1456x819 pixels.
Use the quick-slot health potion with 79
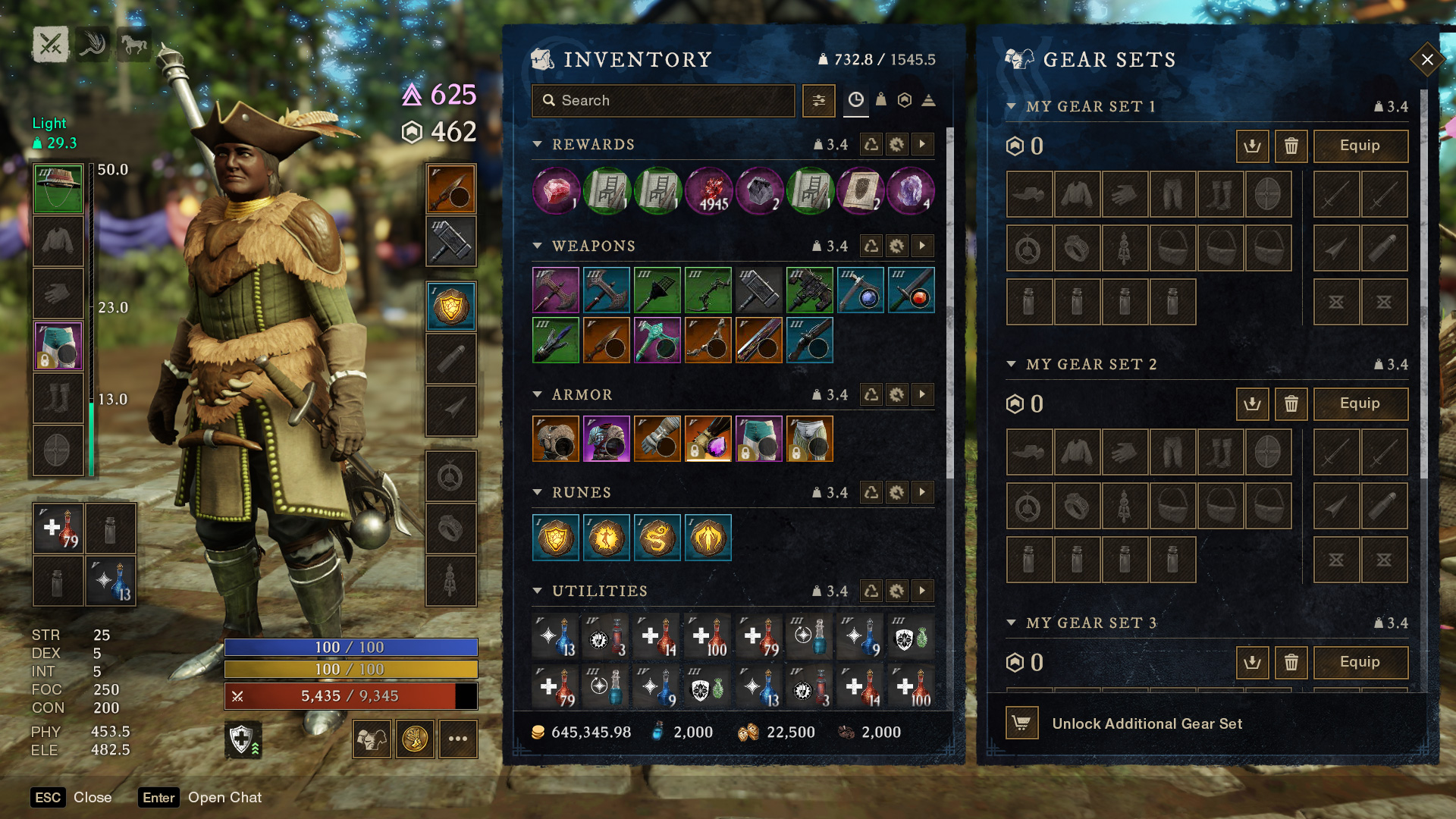pos(58,529)
